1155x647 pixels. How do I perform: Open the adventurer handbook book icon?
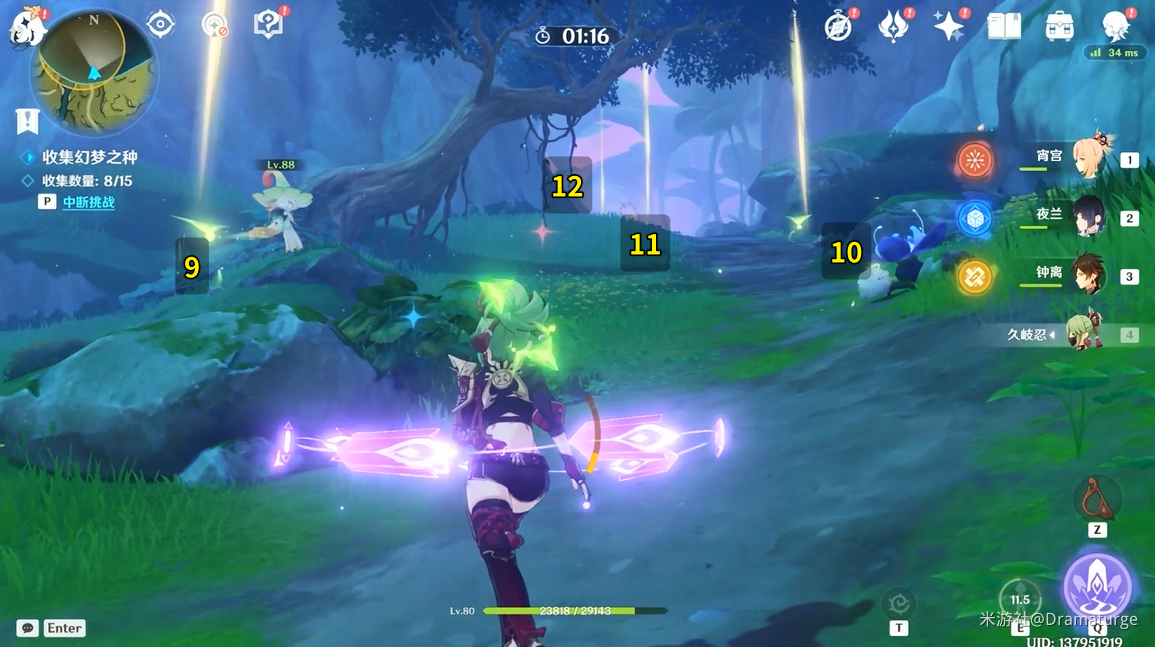[x=1004, y=27]
